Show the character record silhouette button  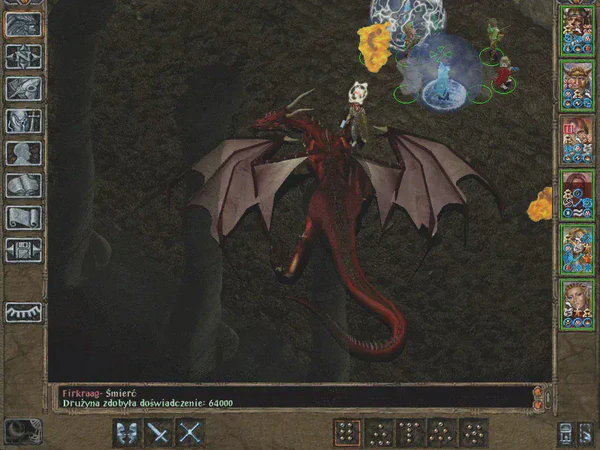pyautogui.click(x=21, y=152)
